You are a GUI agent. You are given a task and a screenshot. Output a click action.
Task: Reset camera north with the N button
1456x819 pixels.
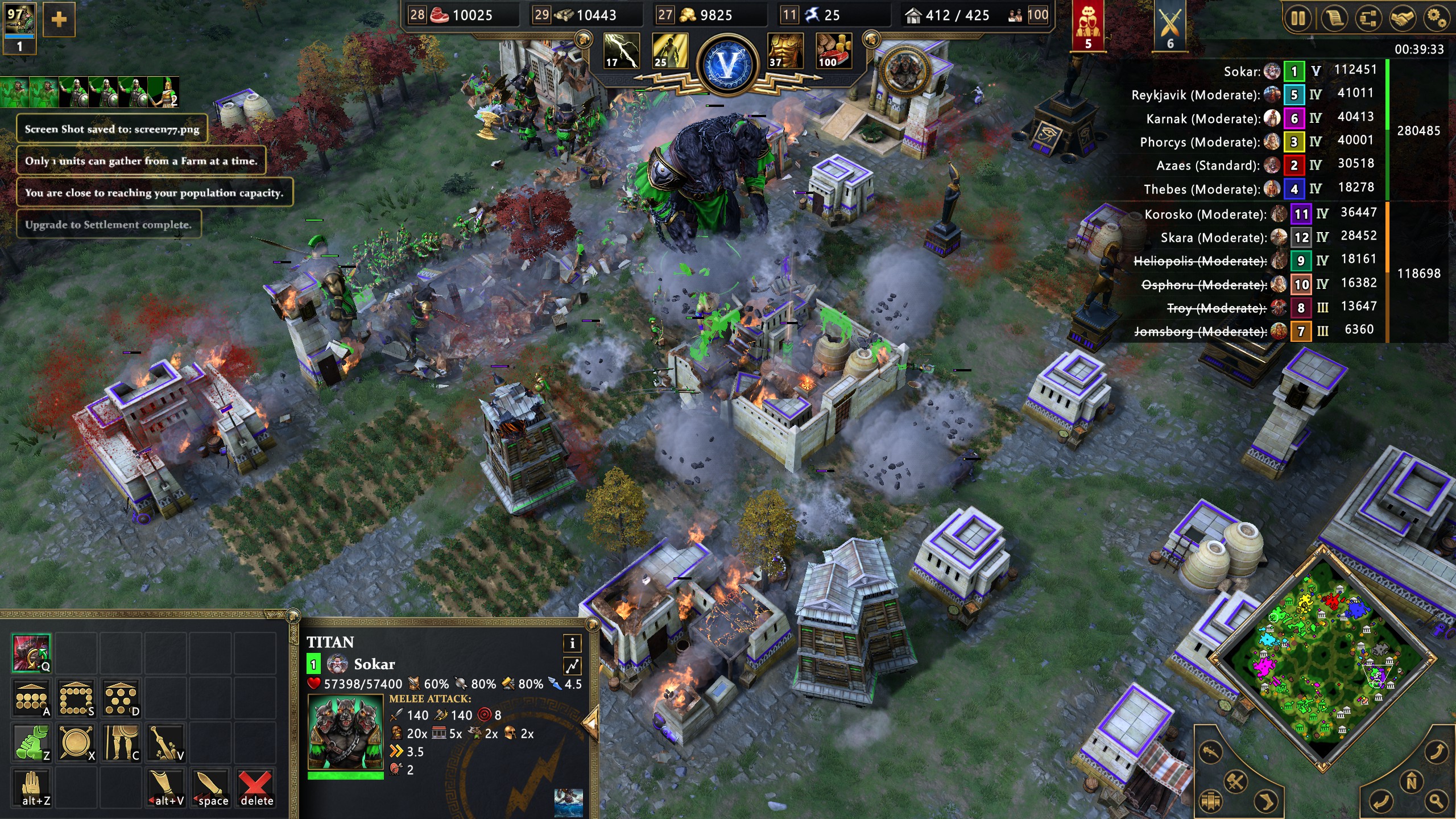(x=1411, y=783)
